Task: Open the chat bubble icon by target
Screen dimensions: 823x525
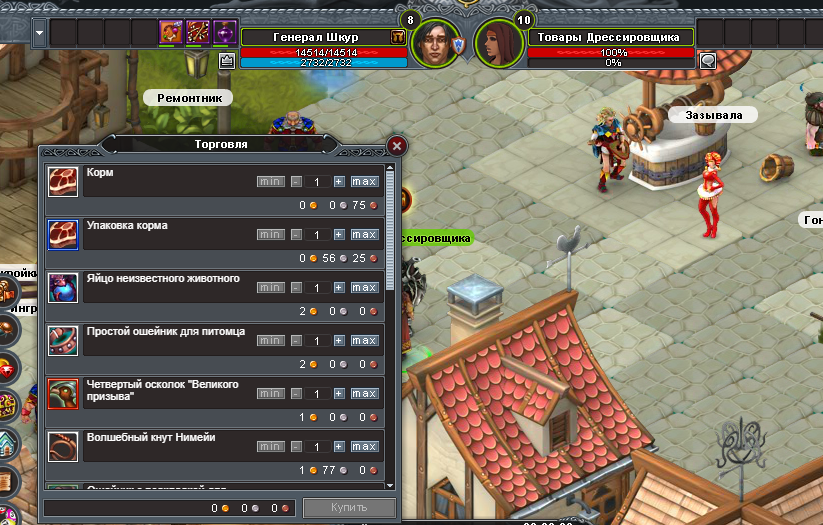Action: [708, 60]
